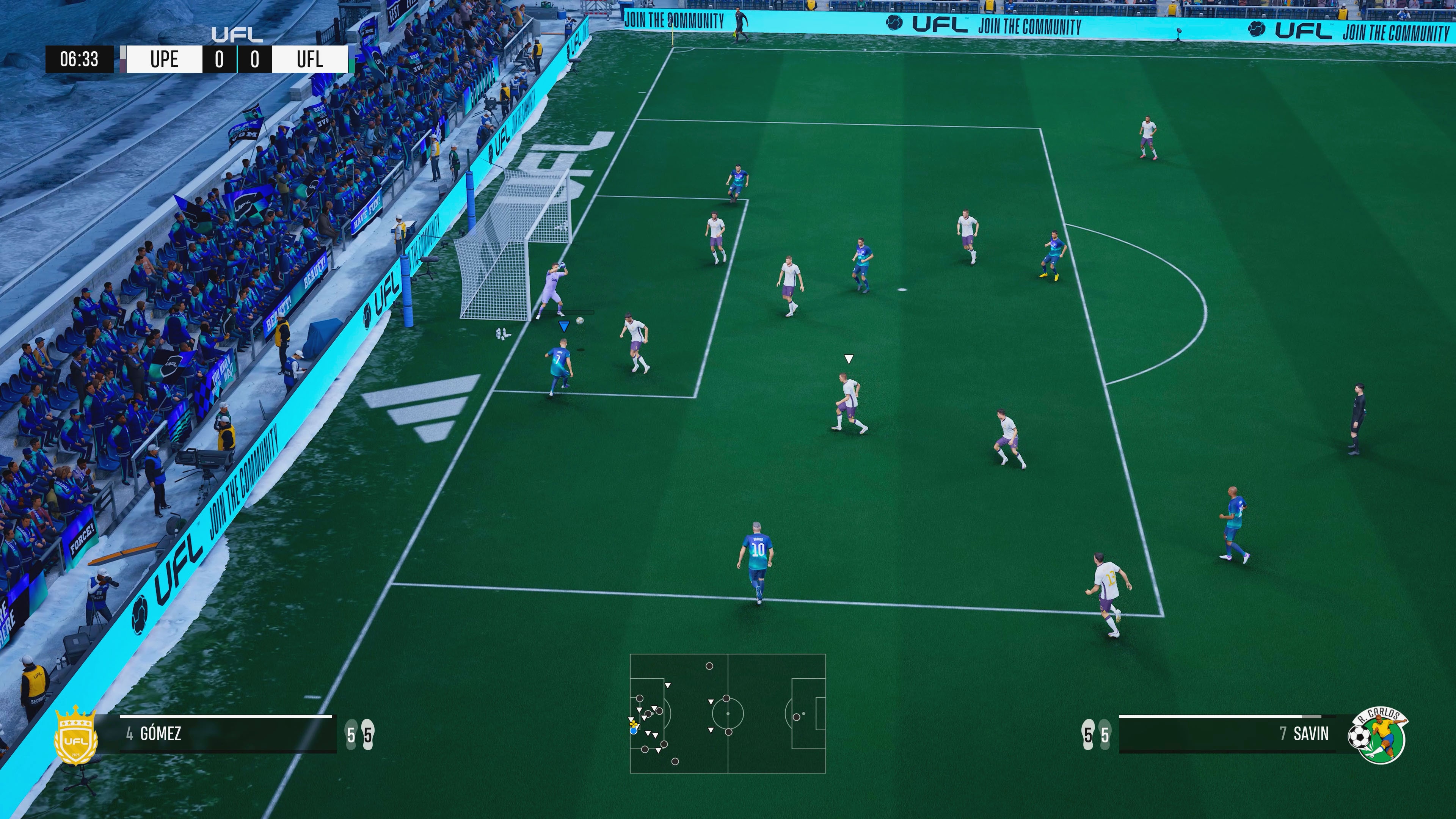Click Savin's dark footprint stamina icon
This screenshot has height=819, width=1456.
tap(1088, 735)
